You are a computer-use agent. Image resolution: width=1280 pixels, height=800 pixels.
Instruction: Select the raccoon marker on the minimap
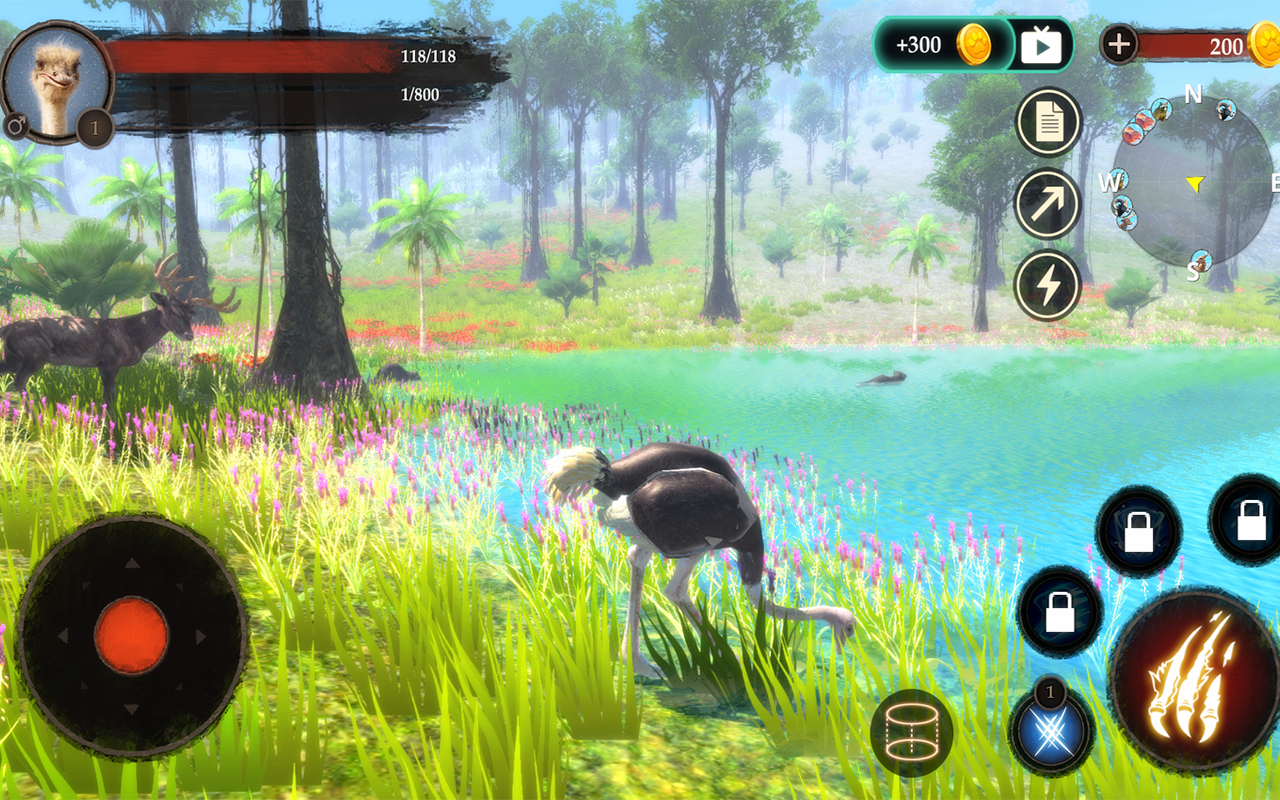pos(1162,110)
